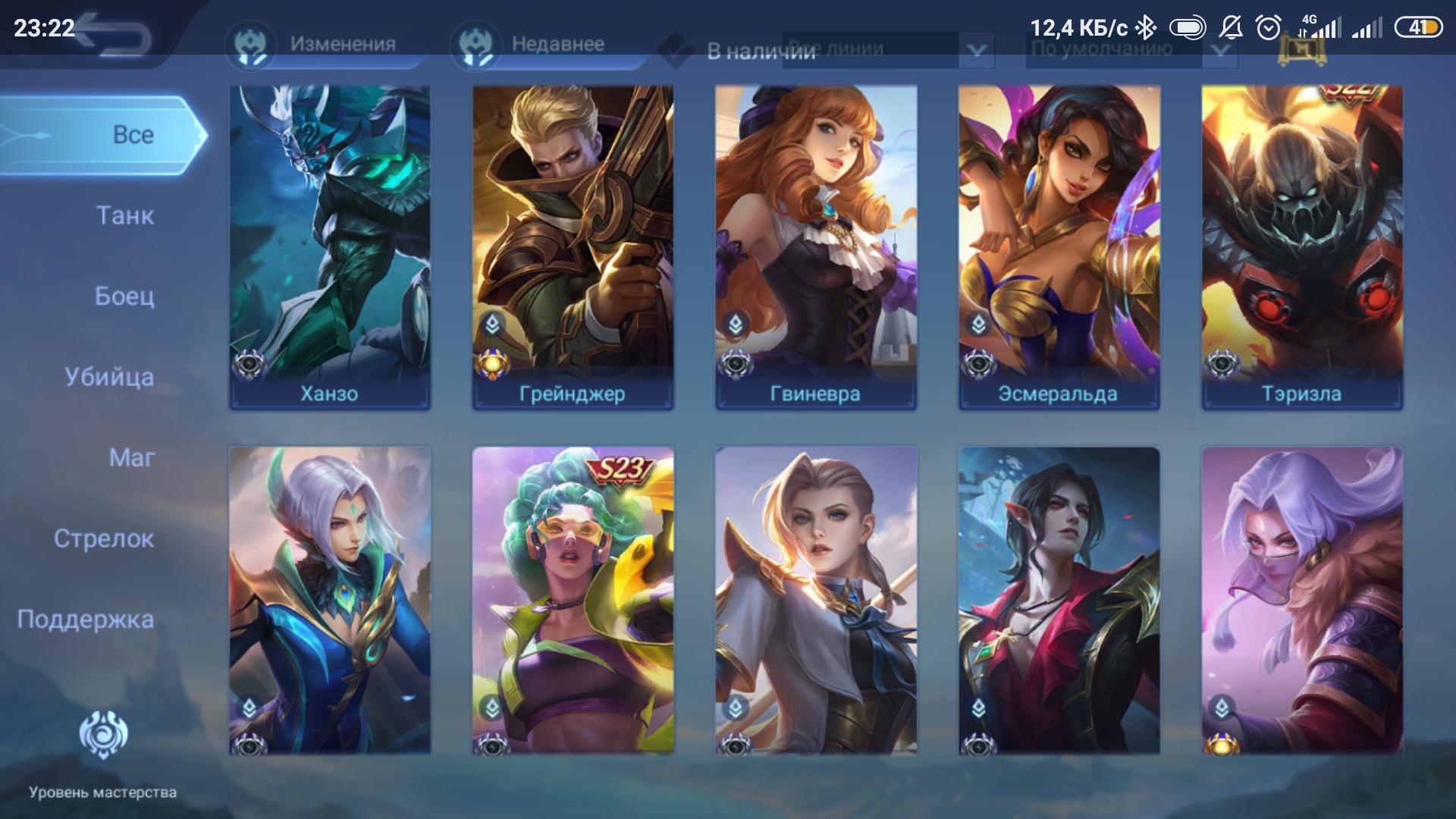Select the Тэризла hero card

pyautogui.click(x=1302, y=246)
